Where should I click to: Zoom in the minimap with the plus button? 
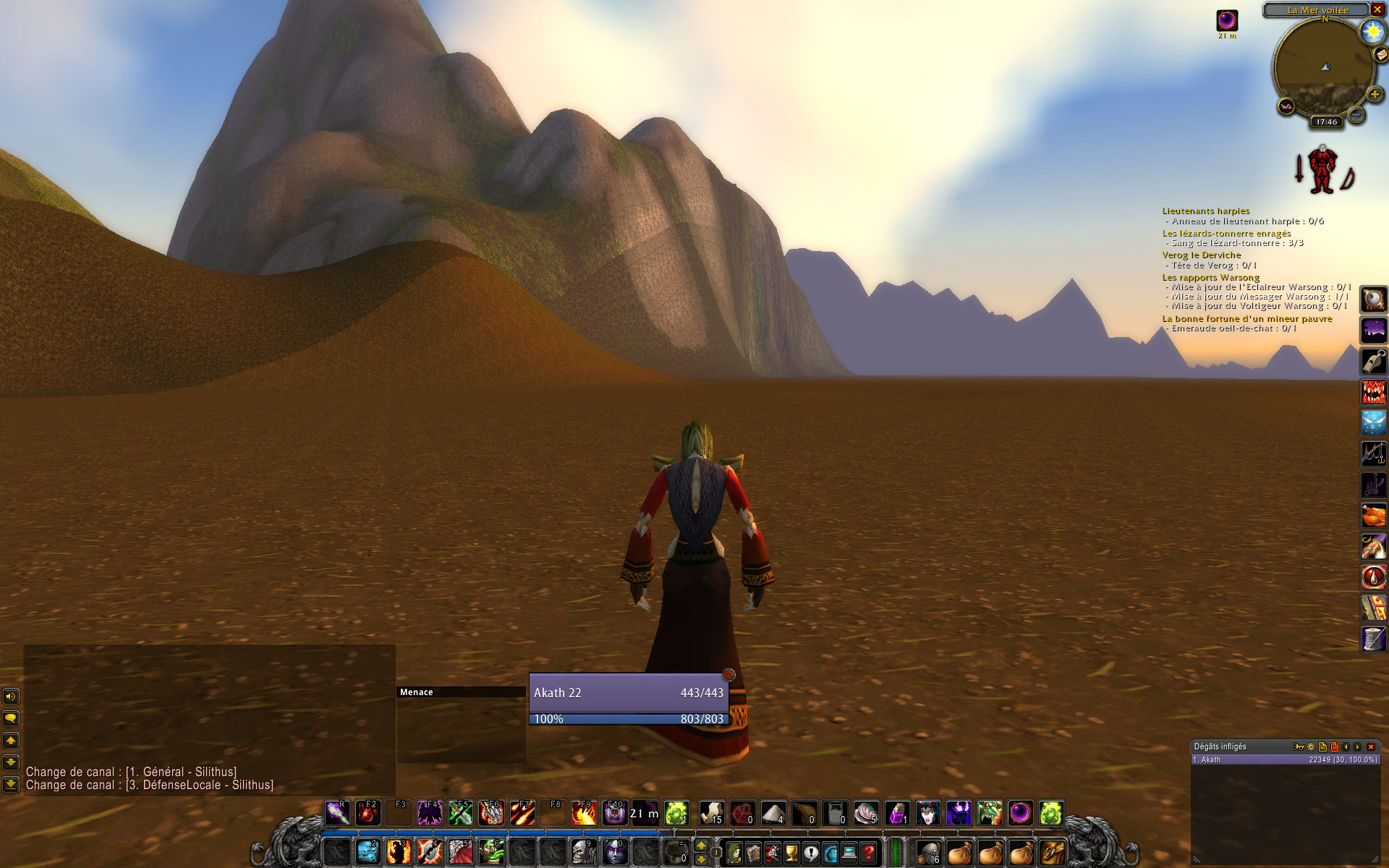(x=1373, y=93)
